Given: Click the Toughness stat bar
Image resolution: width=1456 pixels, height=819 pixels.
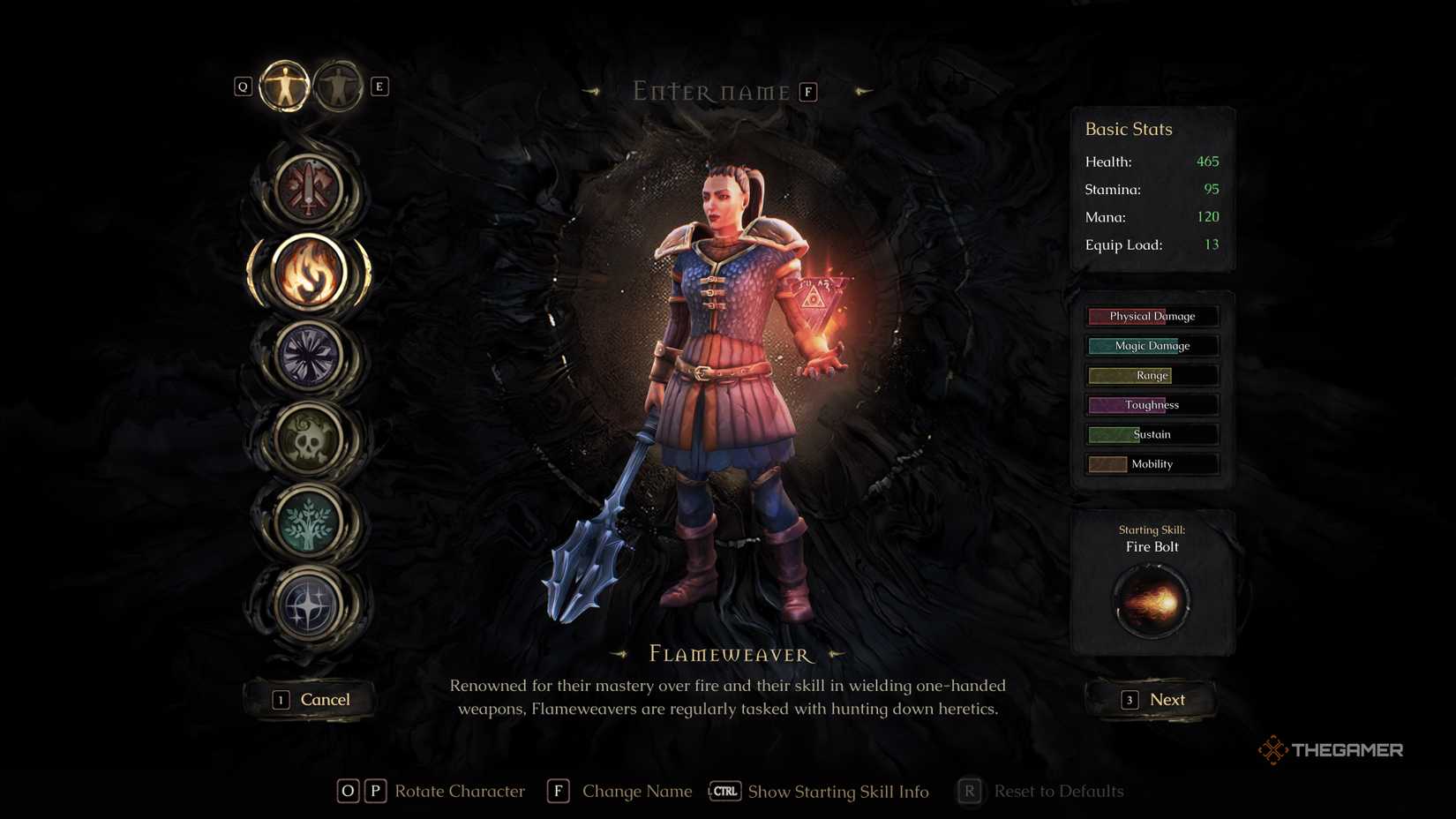Looking at the screenshot, I should pos(1152,404).
